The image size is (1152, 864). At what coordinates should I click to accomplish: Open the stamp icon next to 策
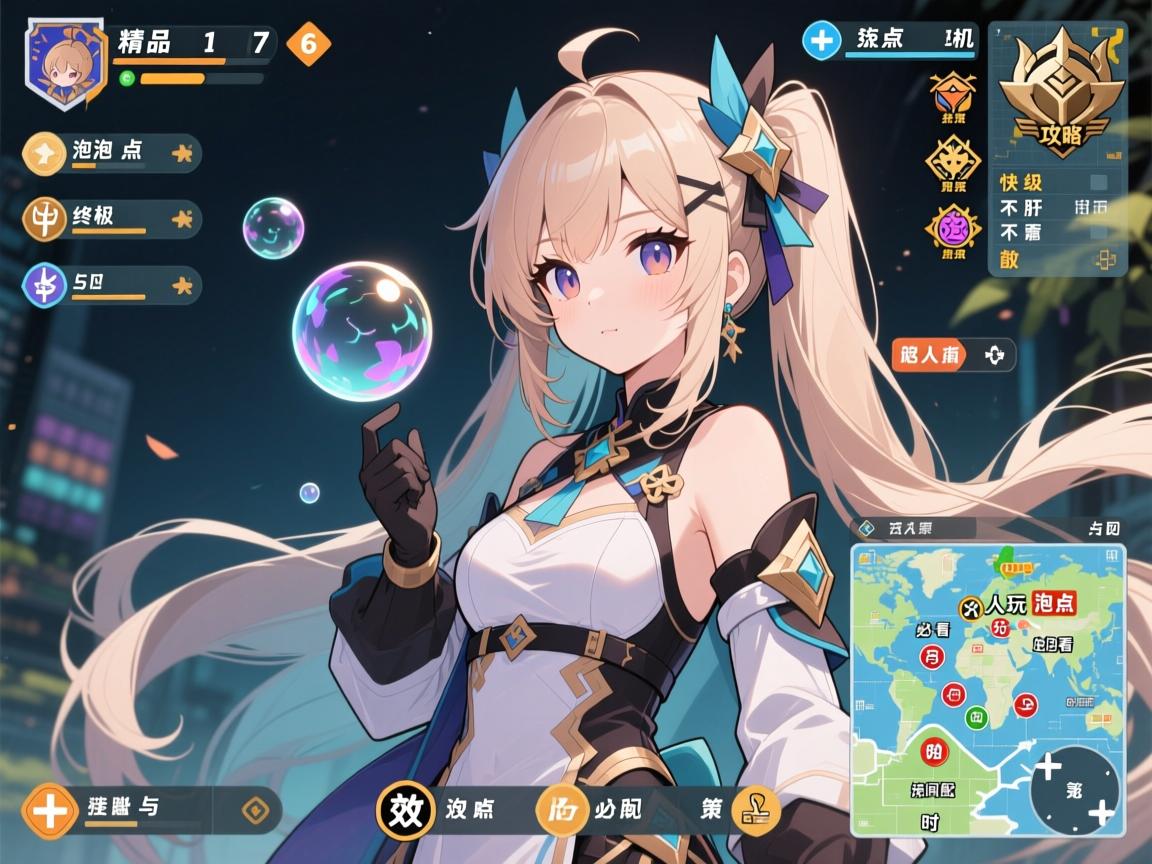pos(756,811)
